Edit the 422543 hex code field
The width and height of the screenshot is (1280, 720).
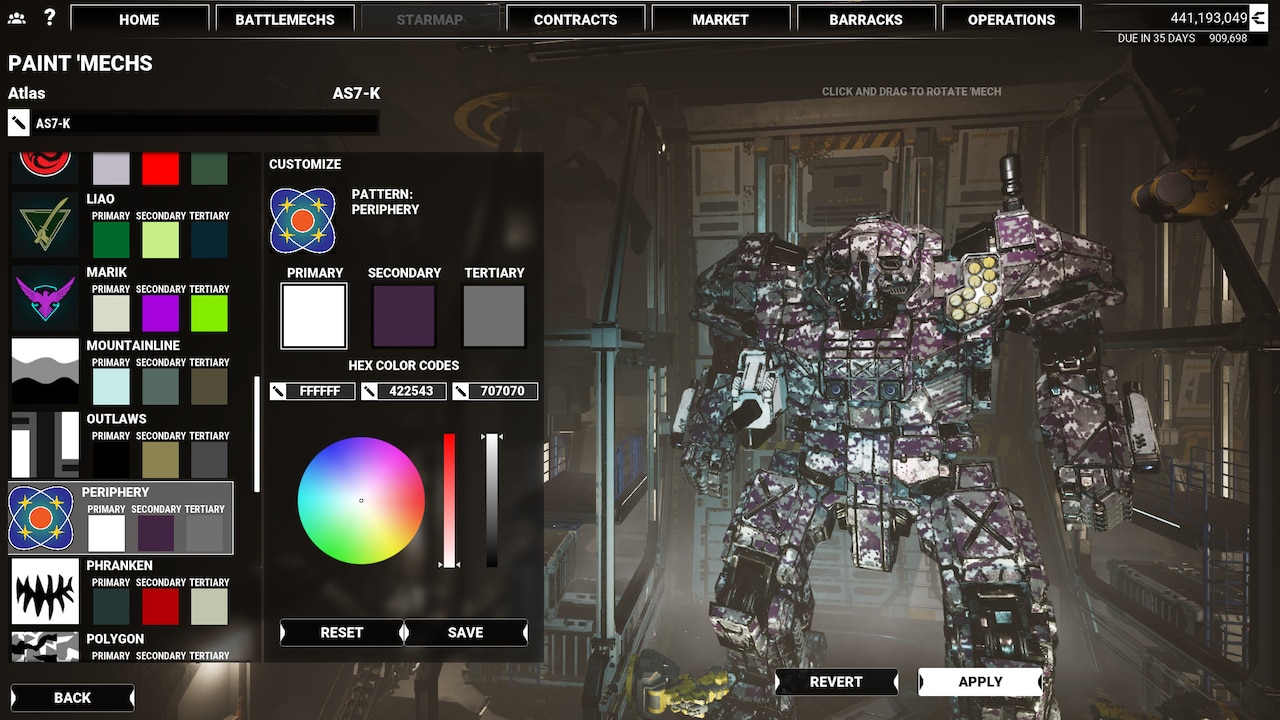coord(412,391)
